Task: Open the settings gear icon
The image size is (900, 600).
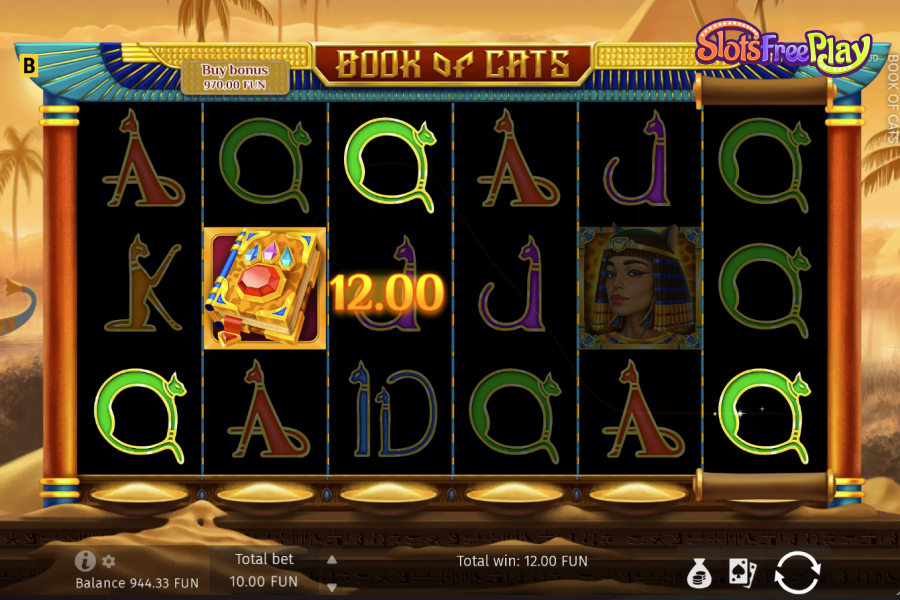Action: (109, 561)
